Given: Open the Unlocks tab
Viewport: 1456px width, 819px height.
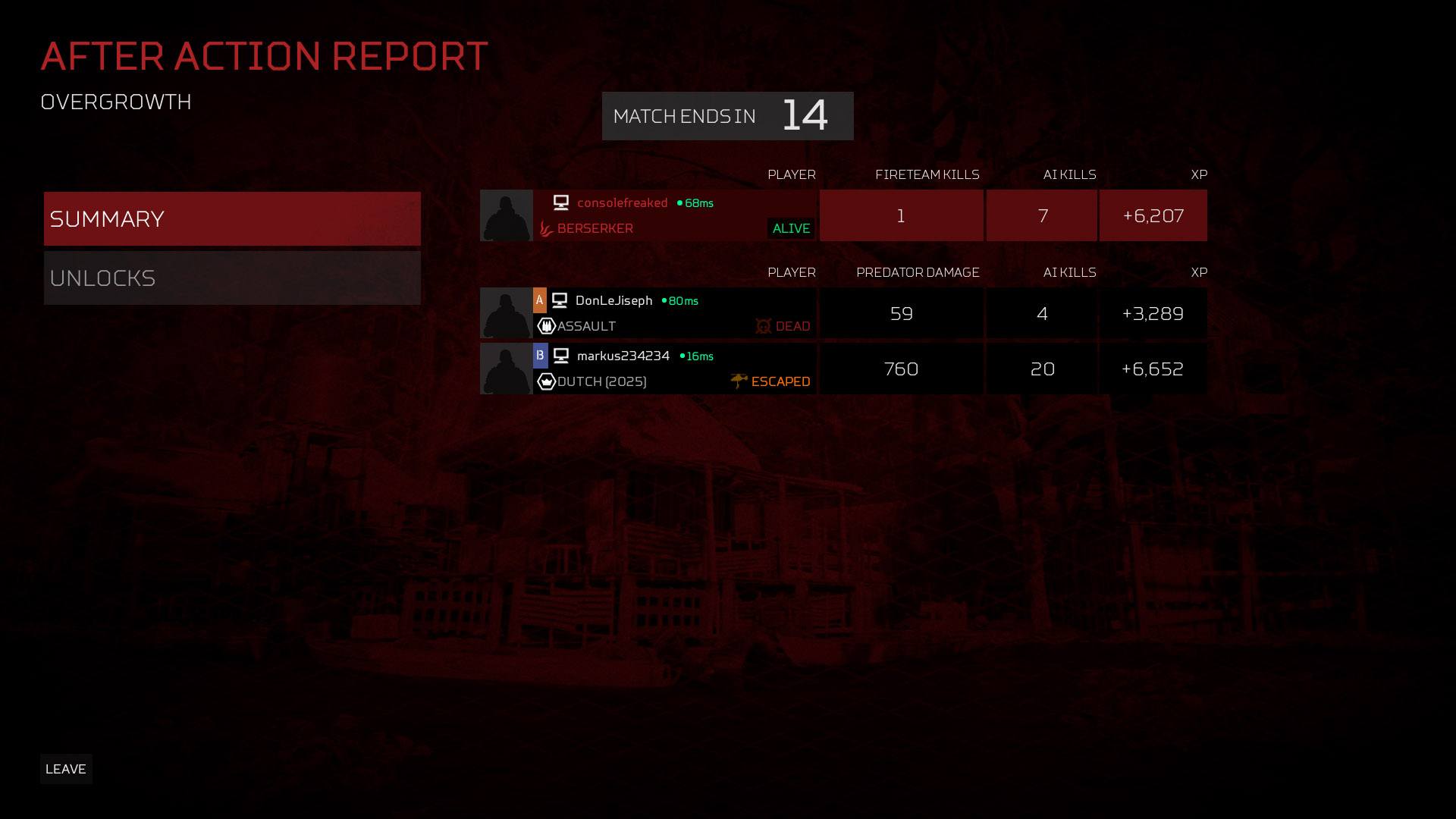Looking at the screenshot, I should tap(232, 278).
